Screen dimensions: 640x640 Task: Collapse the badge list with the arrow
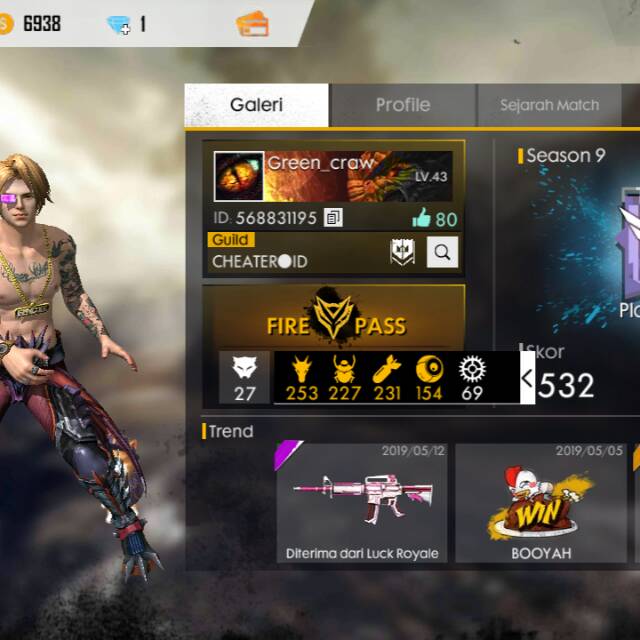[527, 378]
